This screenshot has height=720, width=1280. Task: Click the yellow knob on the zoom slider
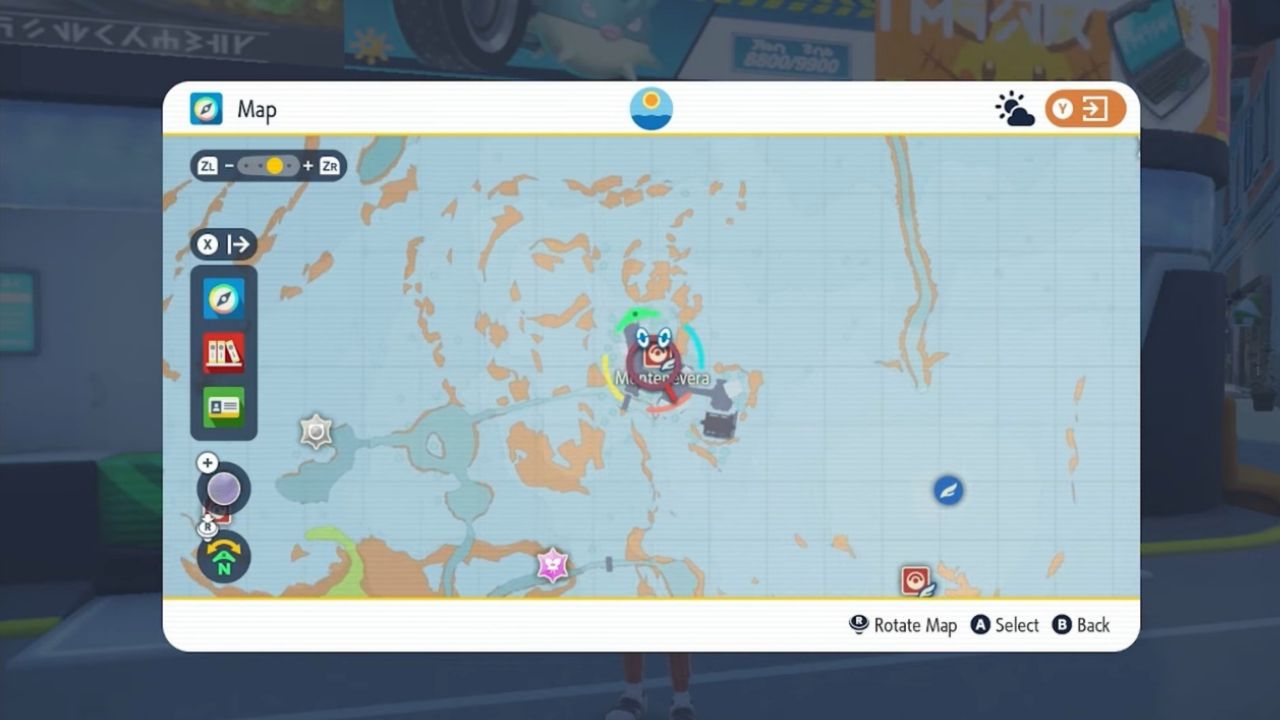pos(274,166)
